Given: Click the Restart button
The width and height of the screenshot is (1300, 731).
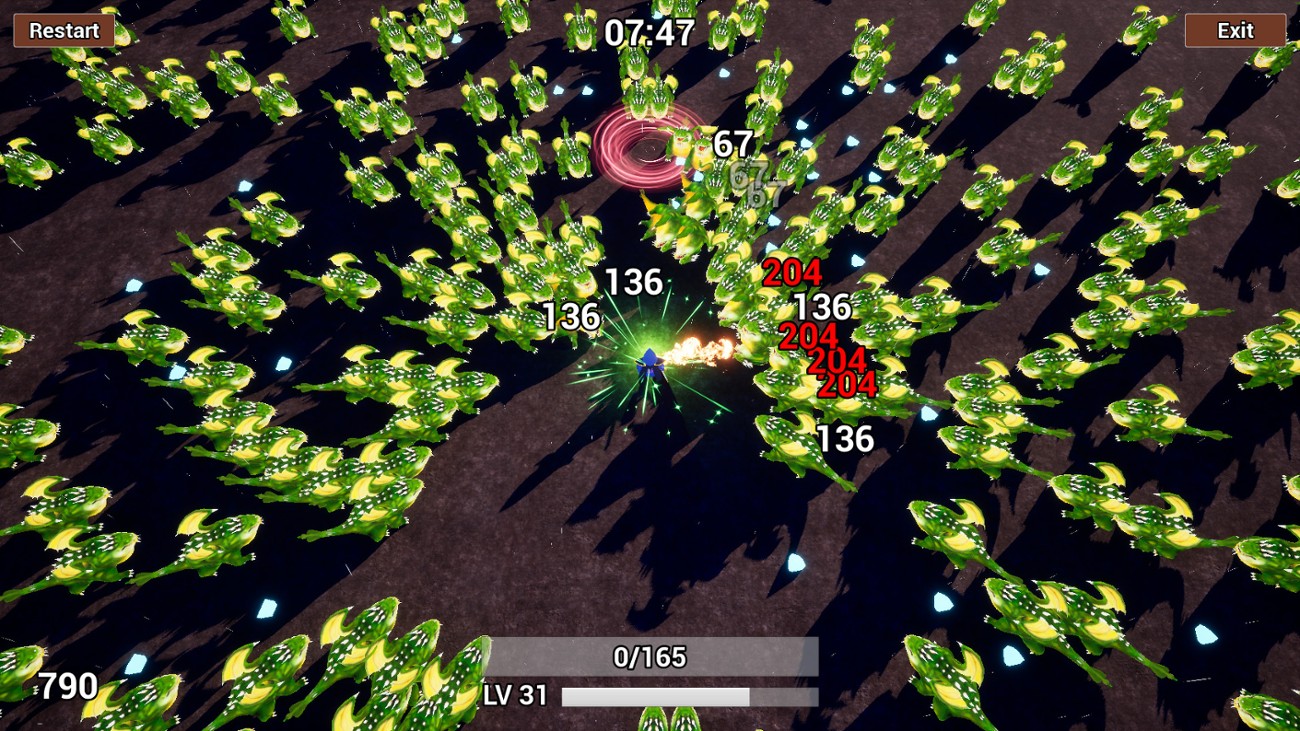Looking at the screenshot, I should 62,31.
